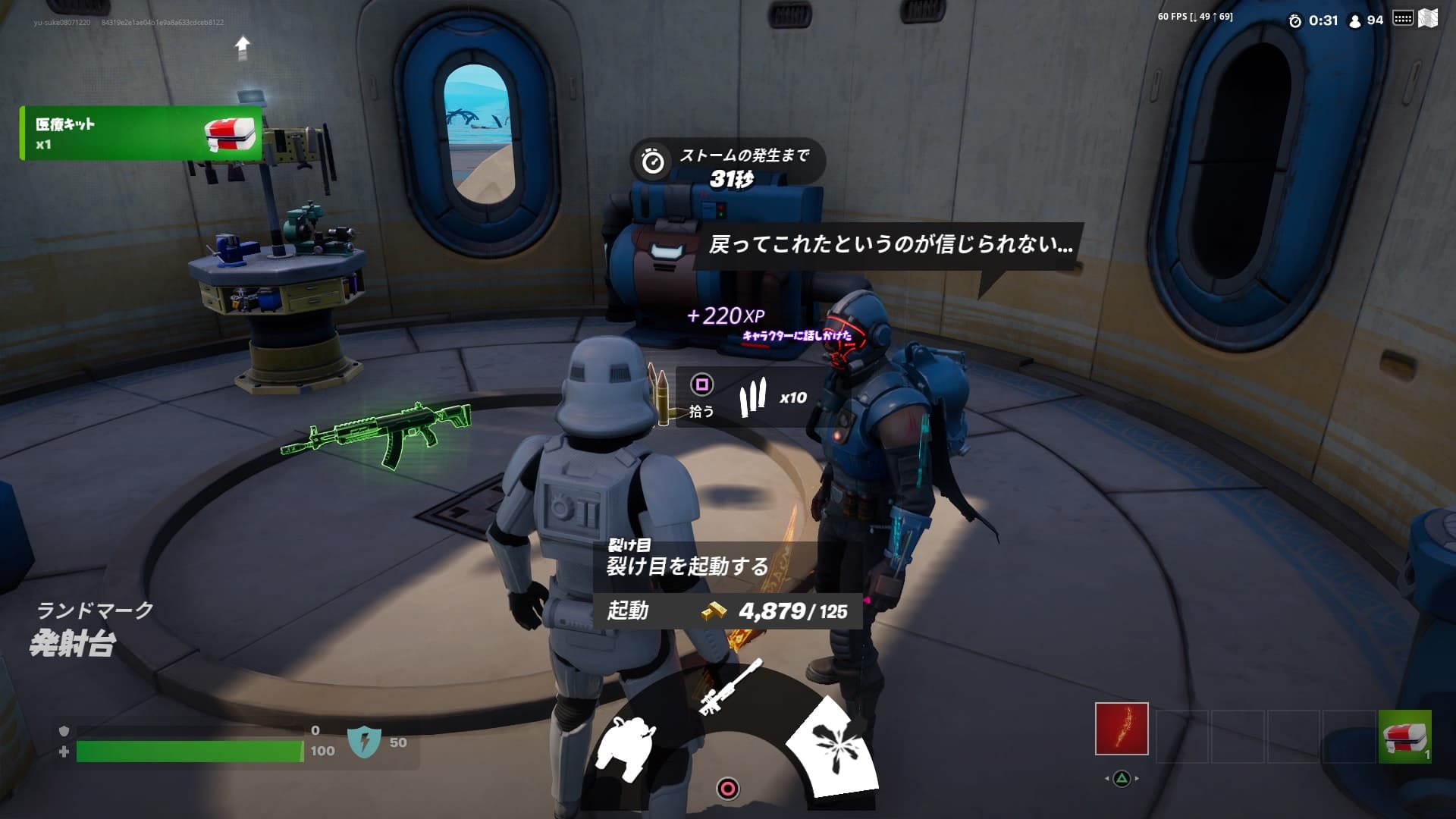Select the sniper rifle option in the dialogue wheel
This screenshot has width=1456, height=819.
(x=729, y=687)
